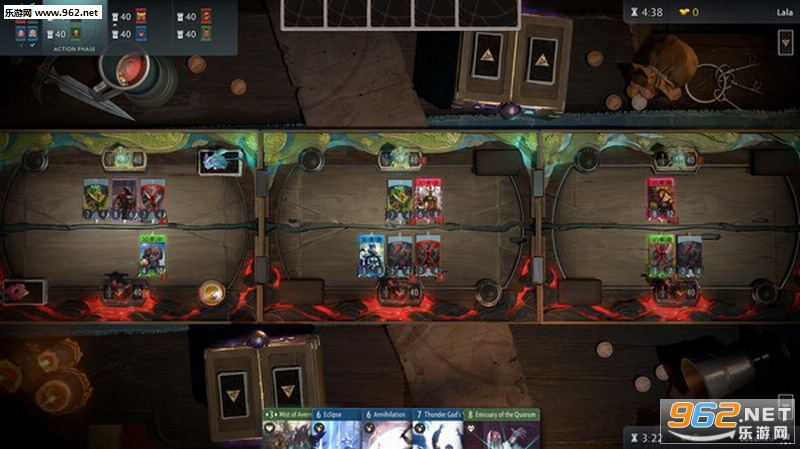
Task: Click the left lane enemy tower
Action: pos(121,157)
